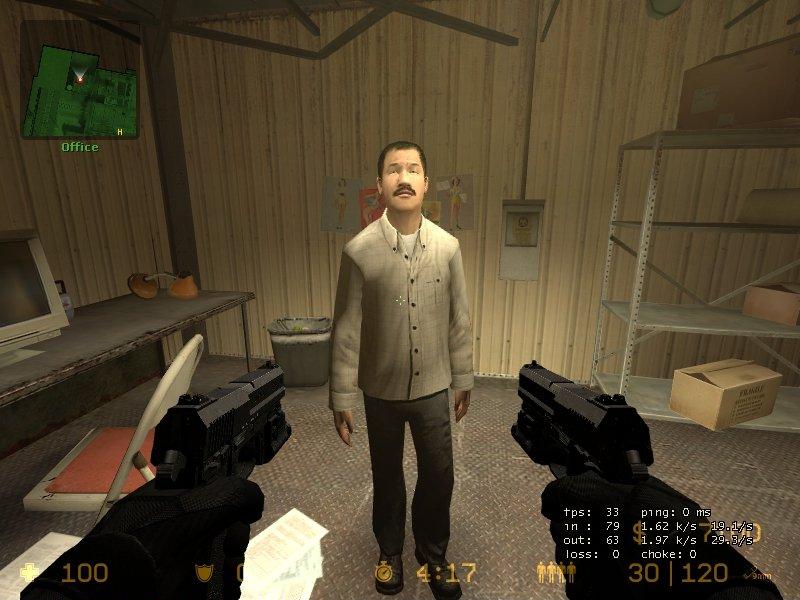Image resolution: width=800 pixels, height=600 pixels.
Task: Click the green radar minimap
Action: (79, 79)
